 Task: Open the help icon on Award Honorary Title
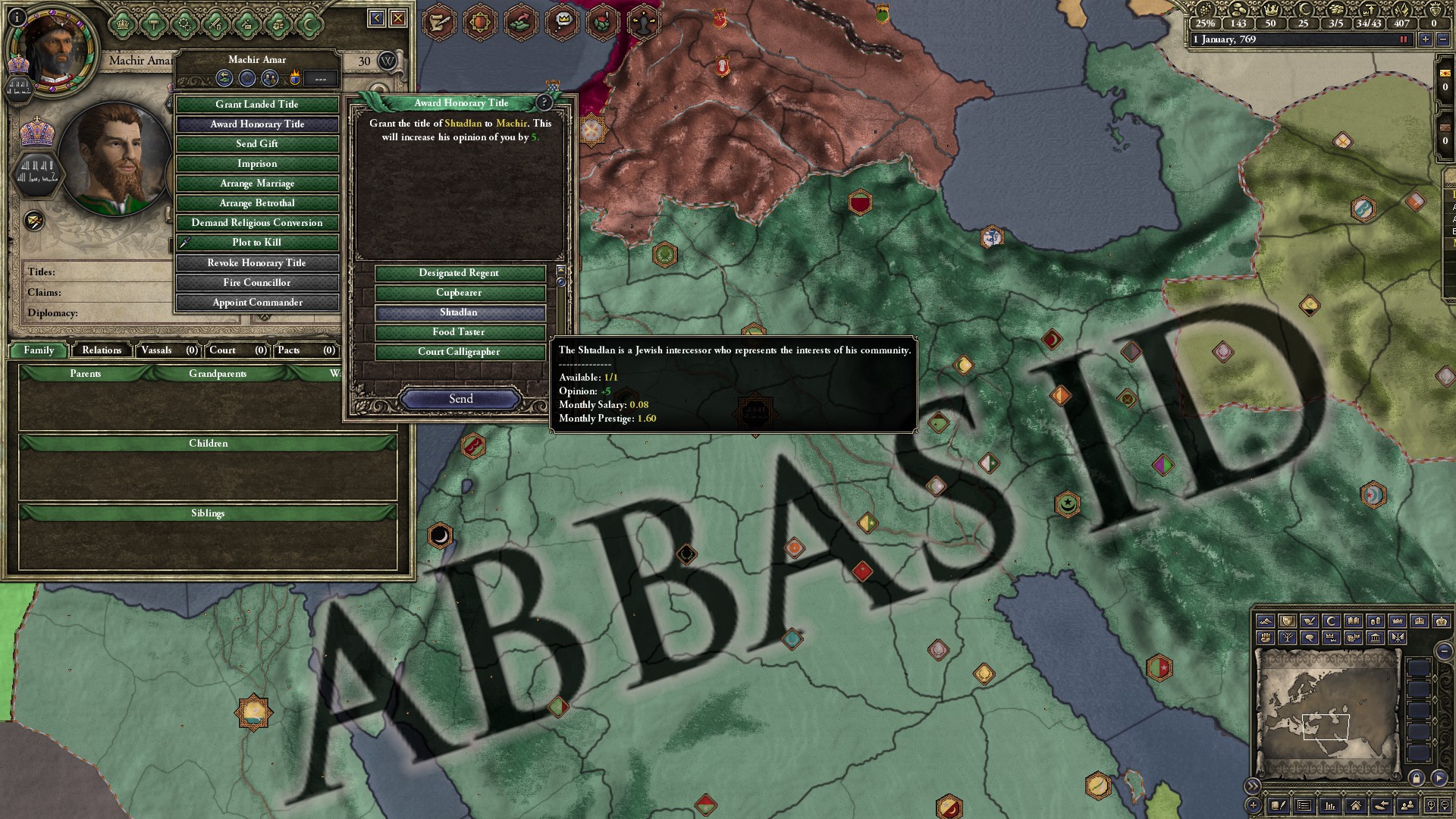point(544,102)
